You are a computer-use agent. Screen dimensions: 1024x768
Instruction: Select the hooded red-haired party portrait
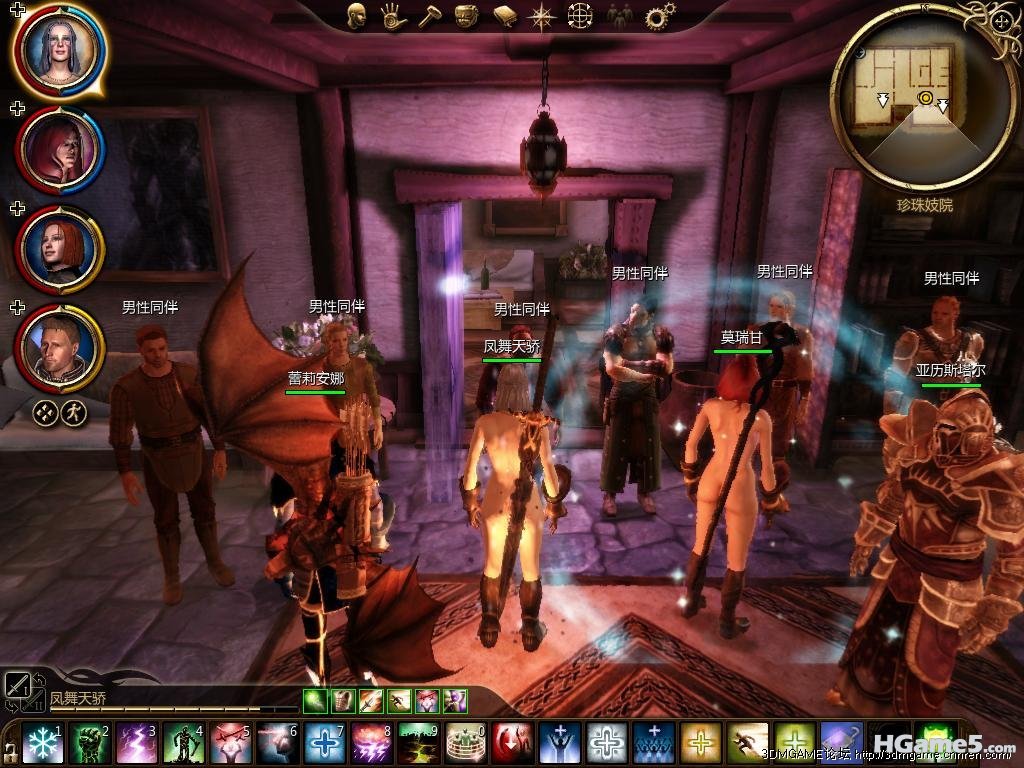click(x=60, y=148)
